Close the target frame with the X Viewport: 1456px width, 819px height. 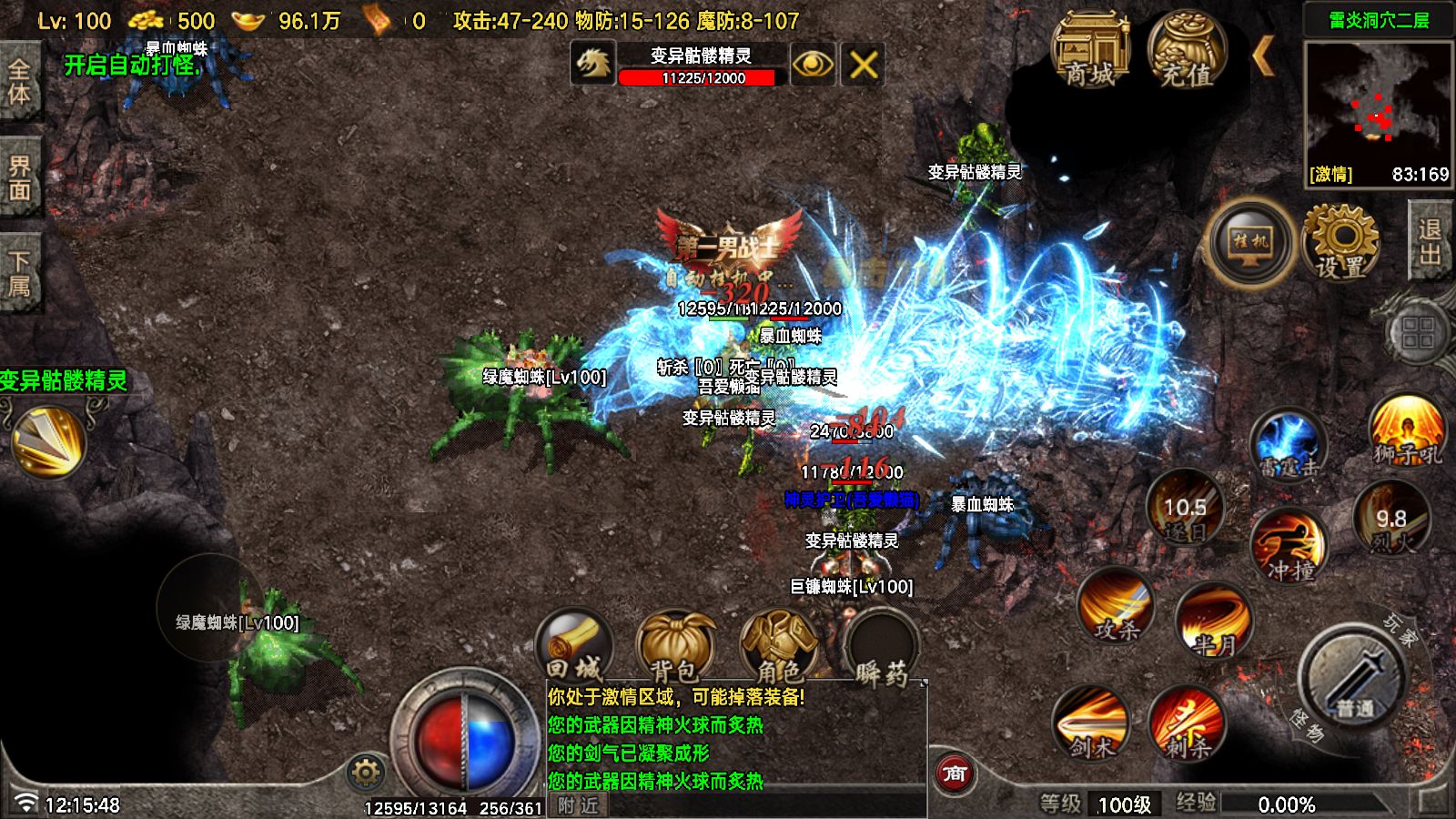coord(863,65)
